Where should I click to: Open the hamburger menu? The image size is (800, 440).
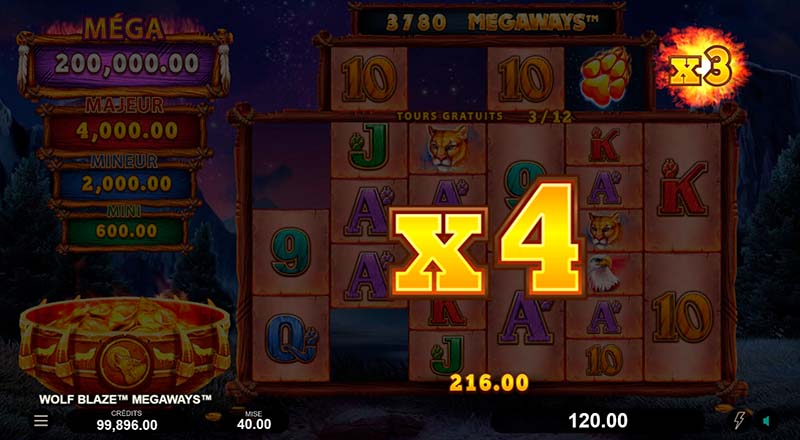click(41, 421)
